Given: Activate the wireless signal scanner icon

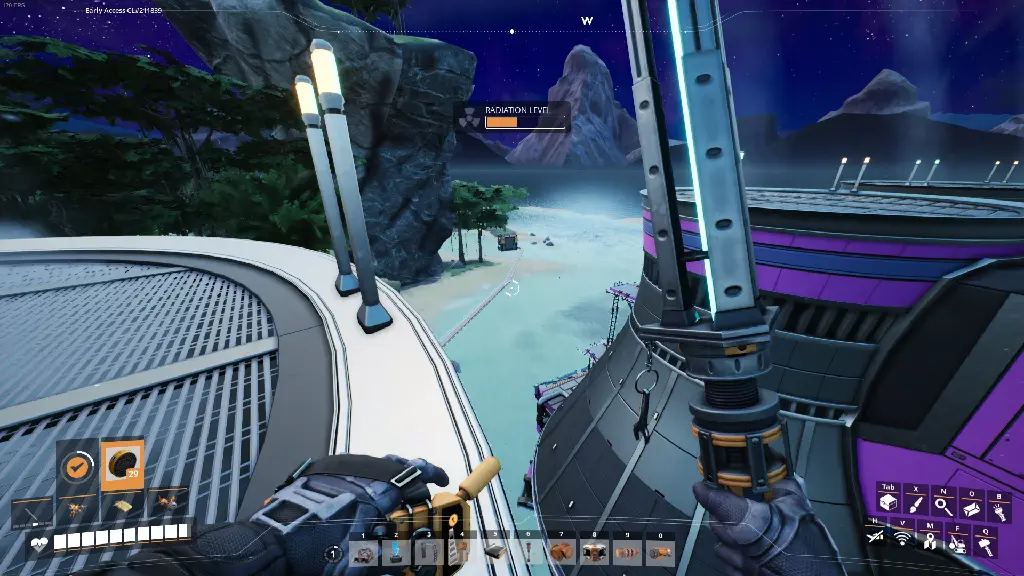Looking at the screenshot, I should [x=902, y=540].
